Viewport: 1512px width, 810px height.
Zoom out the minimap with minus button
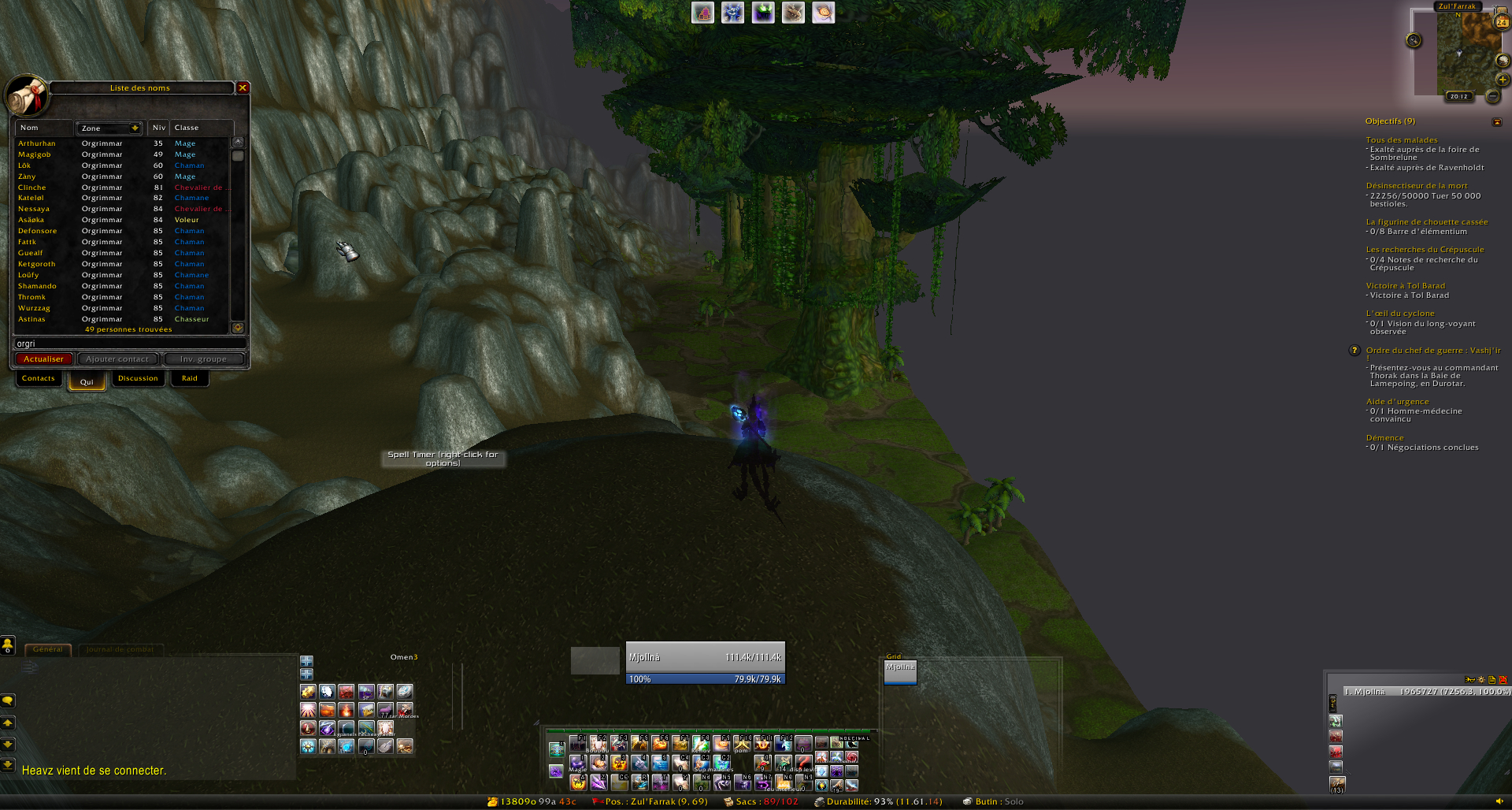[x=1493, y=96]
